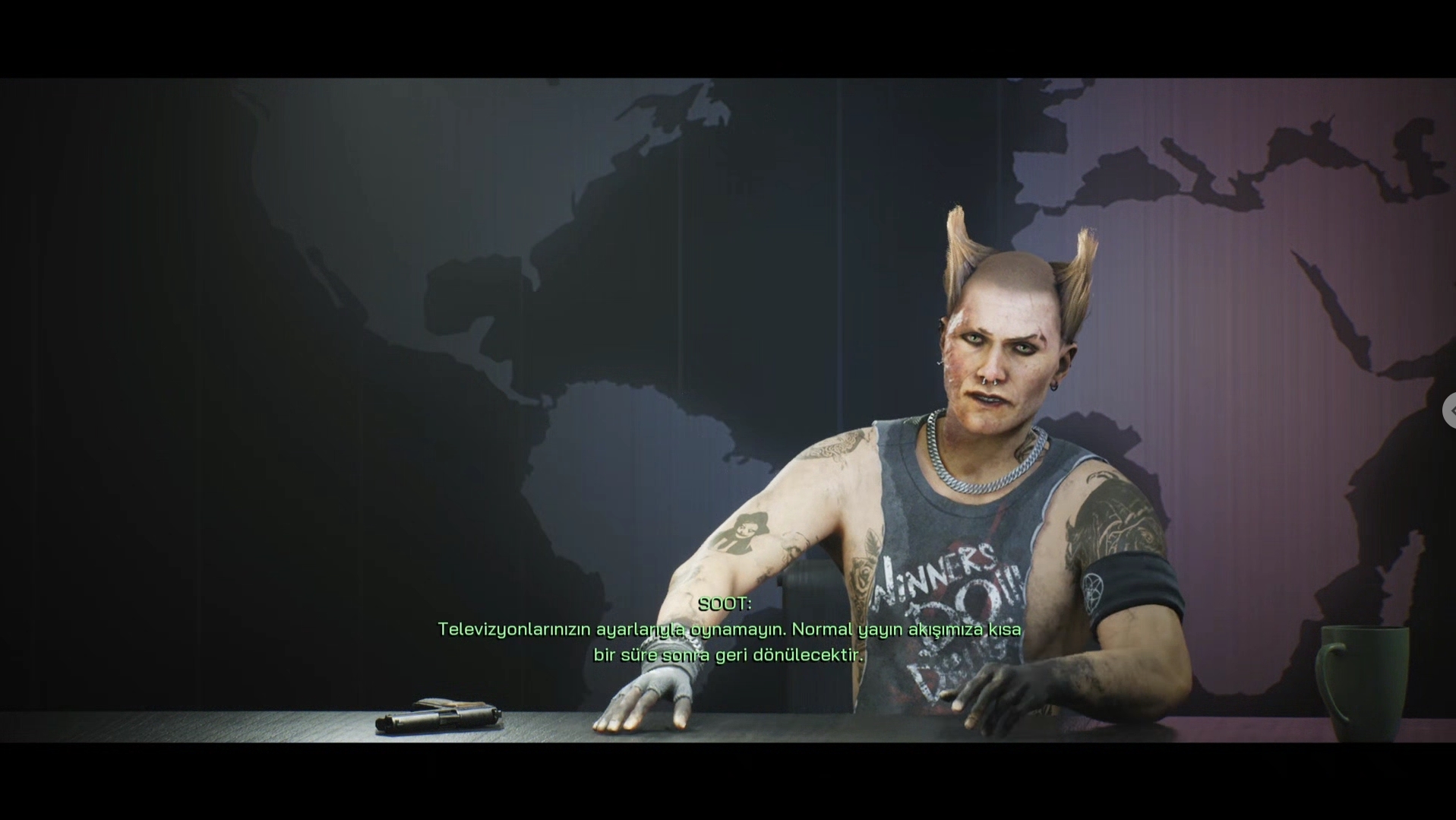Open the side panel arrow handle

tap(1450, 410)
